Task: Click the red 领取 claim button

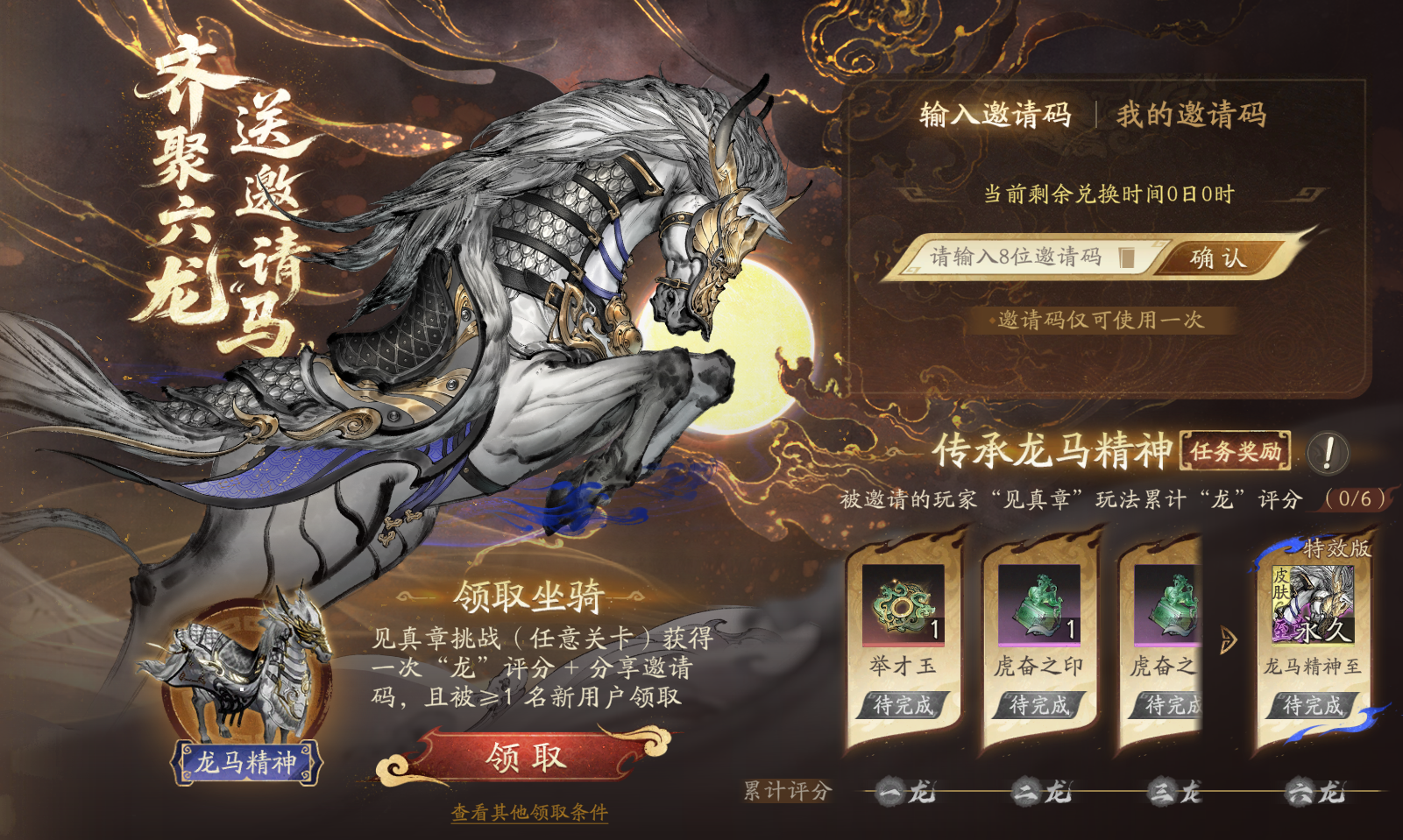Action: (x=527, y=759)
